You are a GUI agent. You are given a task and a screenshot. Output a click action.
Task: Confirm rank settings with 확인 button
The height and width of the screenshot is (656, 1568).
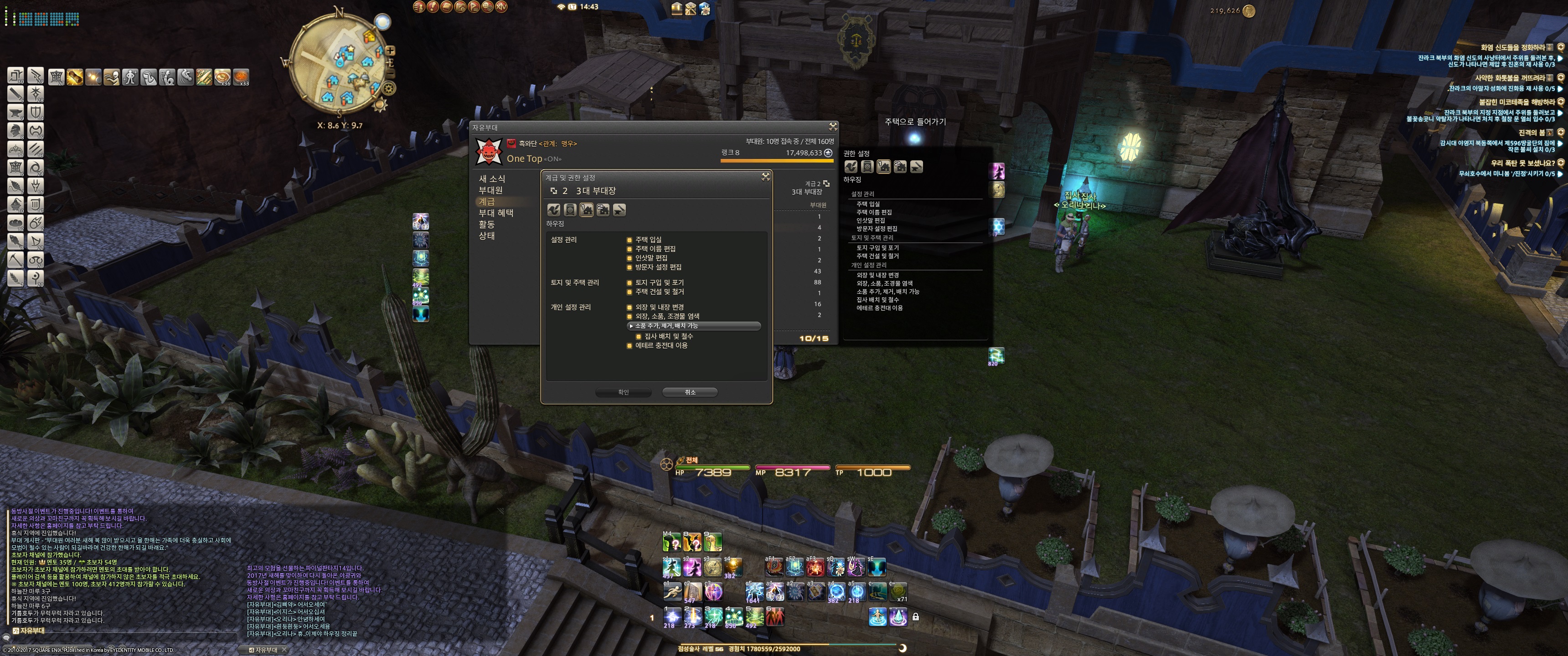(x=623, y=393)
